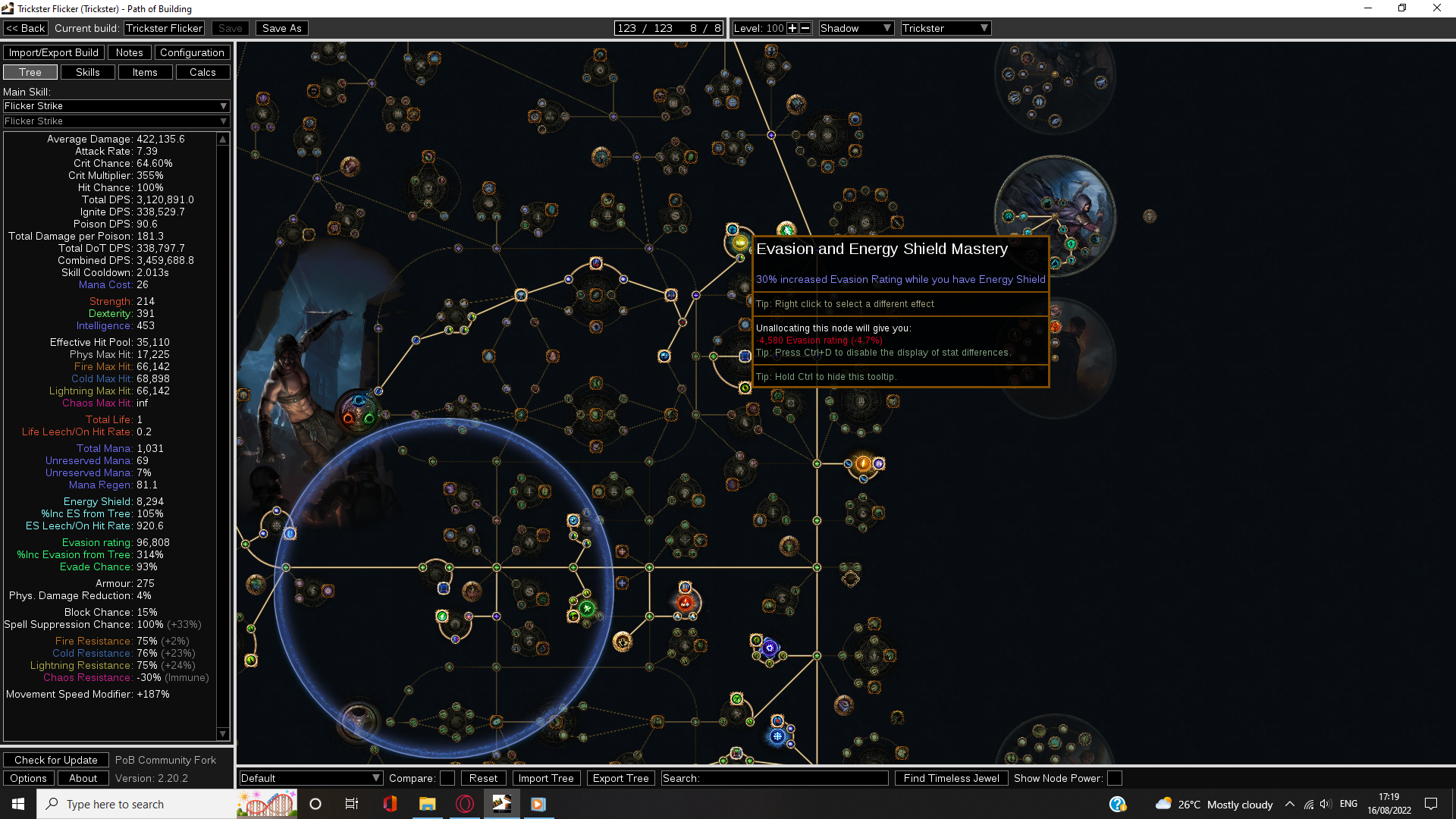Click the Check for Update button

pos(55,760)
